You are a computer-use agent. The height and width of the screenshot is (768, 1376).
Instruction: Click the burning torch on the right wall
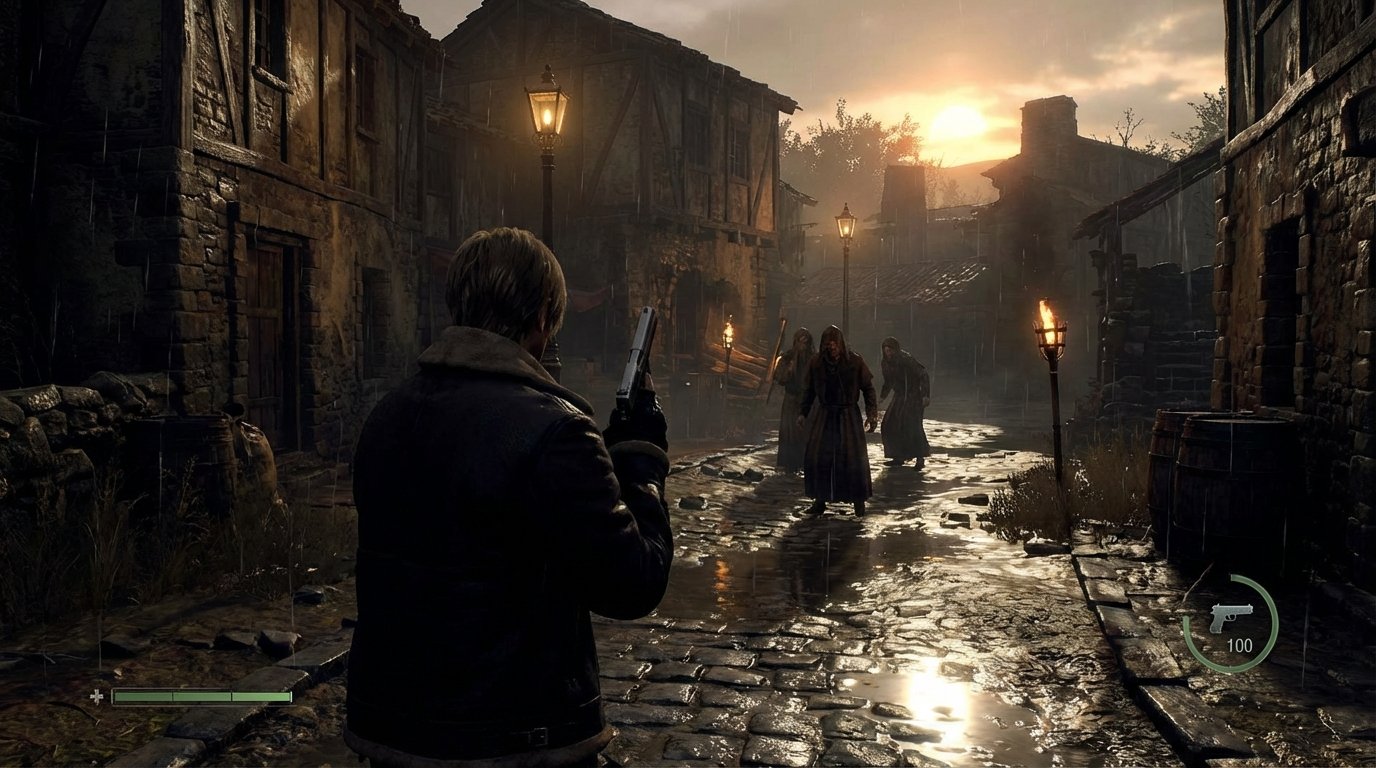pos(1048,320)
